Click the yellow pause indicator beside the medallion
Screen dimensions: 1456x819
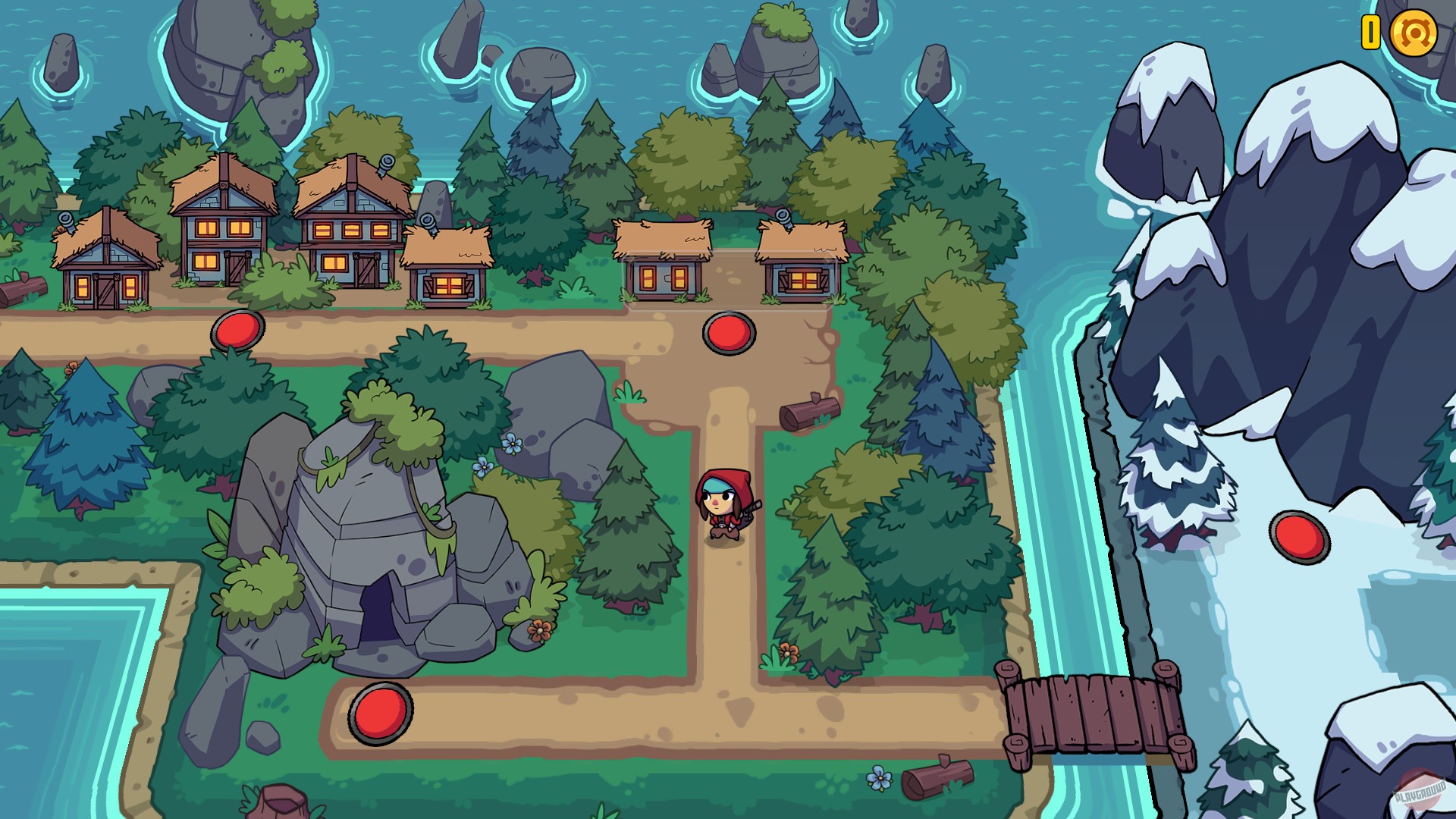pos(1370,32)
